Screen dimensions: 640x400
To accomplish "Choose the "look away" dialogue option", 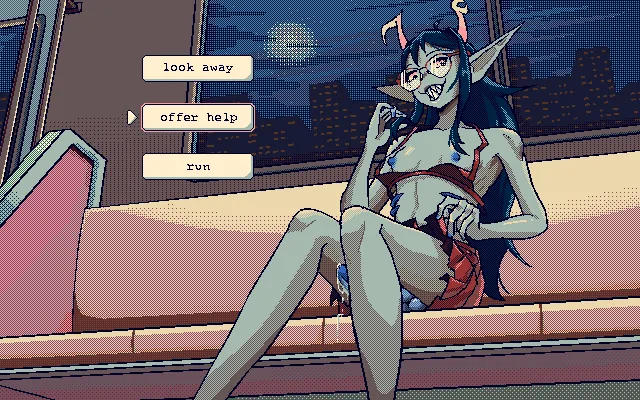I will (197, 68).
